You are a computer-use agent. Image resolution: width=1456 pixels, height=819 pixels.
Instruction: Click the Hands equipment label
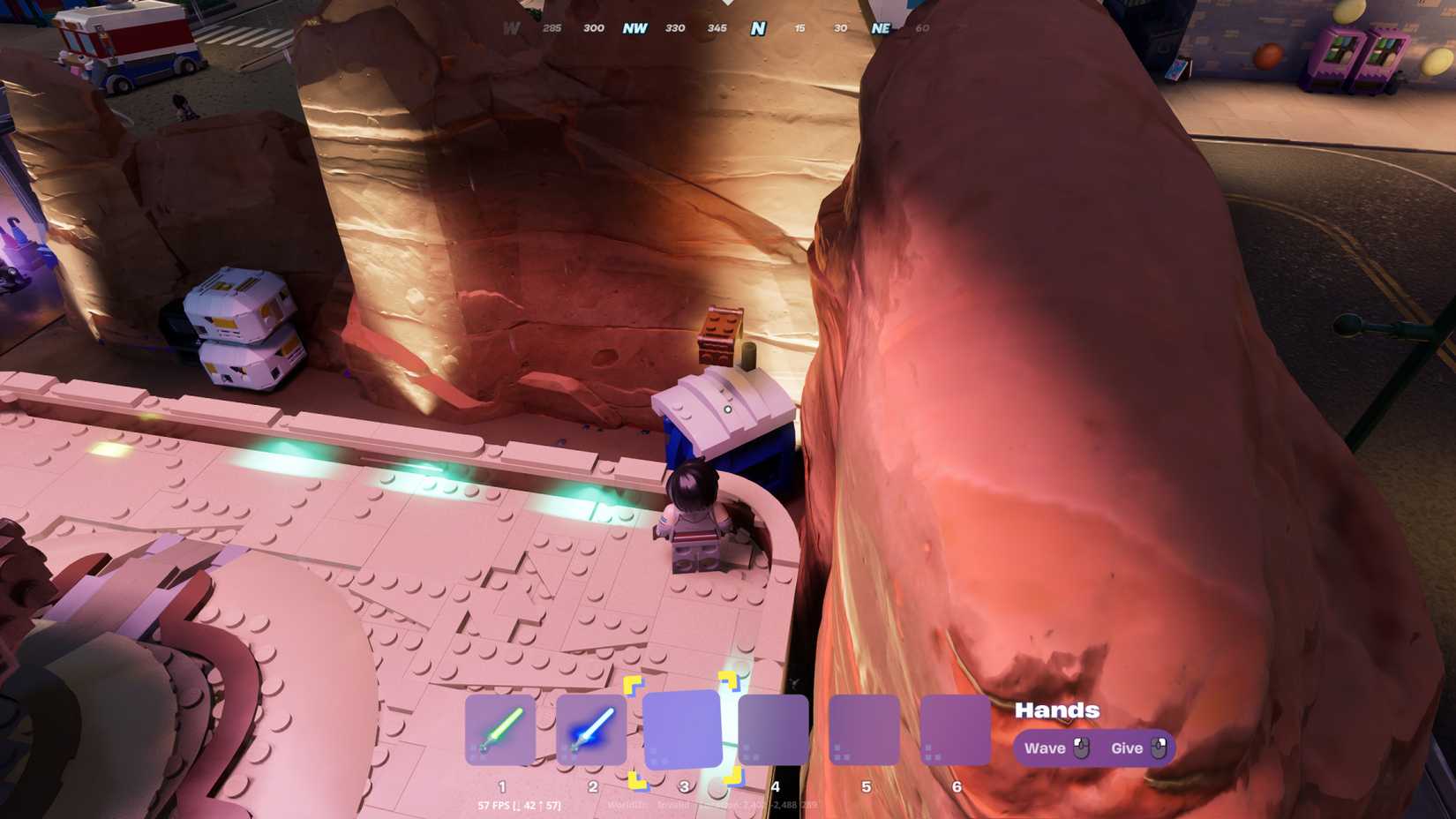tap(1056, 710)
